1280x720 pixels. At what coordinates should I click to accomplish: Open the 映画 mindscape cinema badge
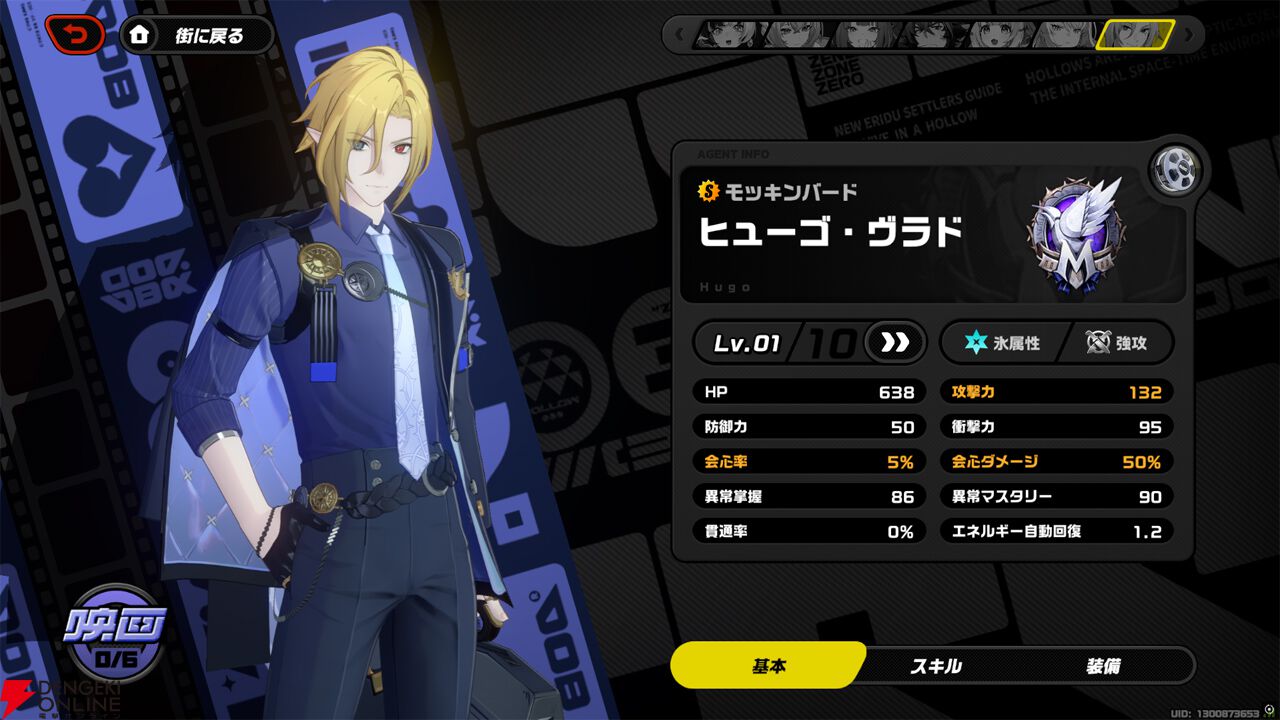114,632
